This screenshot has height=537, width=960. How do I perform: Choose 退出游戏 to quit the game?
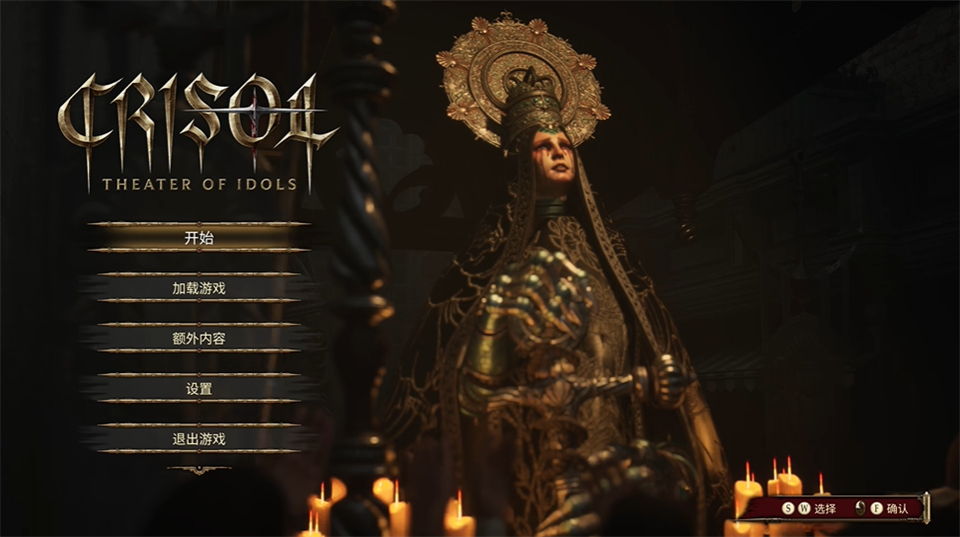tap(199, 438)
